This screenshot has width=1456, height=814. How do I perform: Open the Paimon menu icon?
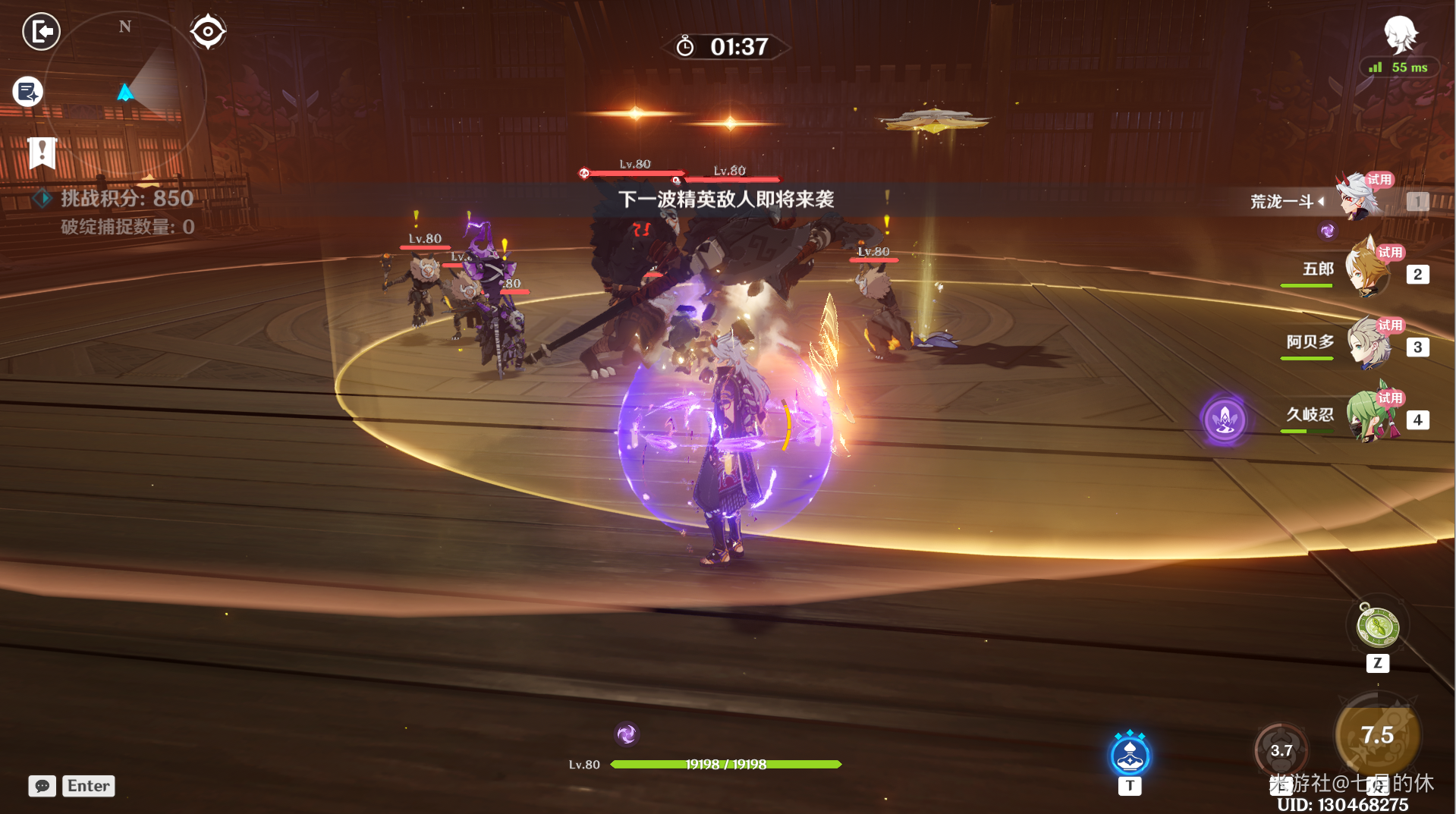(1400, 34)
